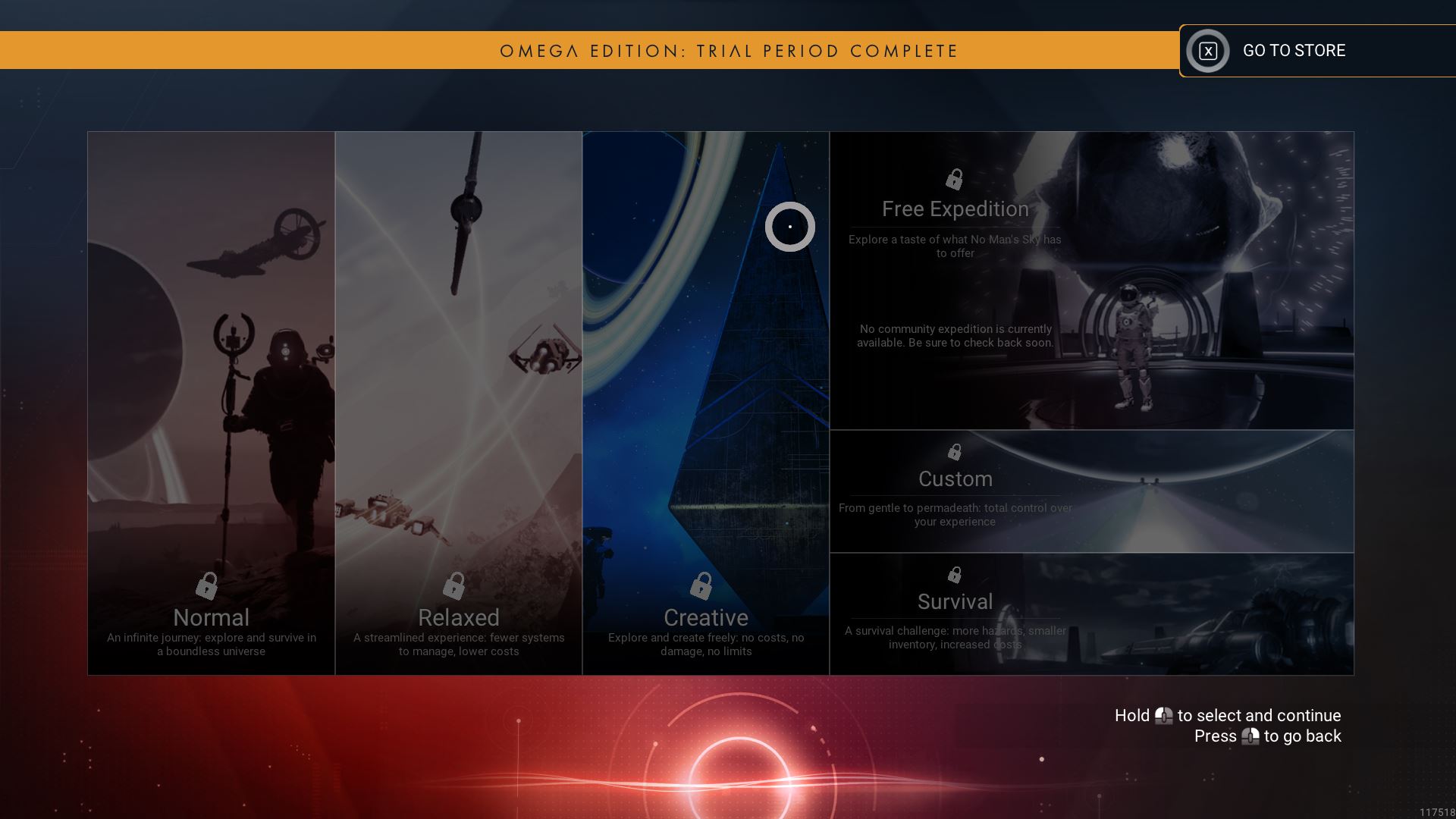This screenshot has width=1456, height=819.
Task: Select the Survival game mode panel
Action: (x=1091, y=613)
